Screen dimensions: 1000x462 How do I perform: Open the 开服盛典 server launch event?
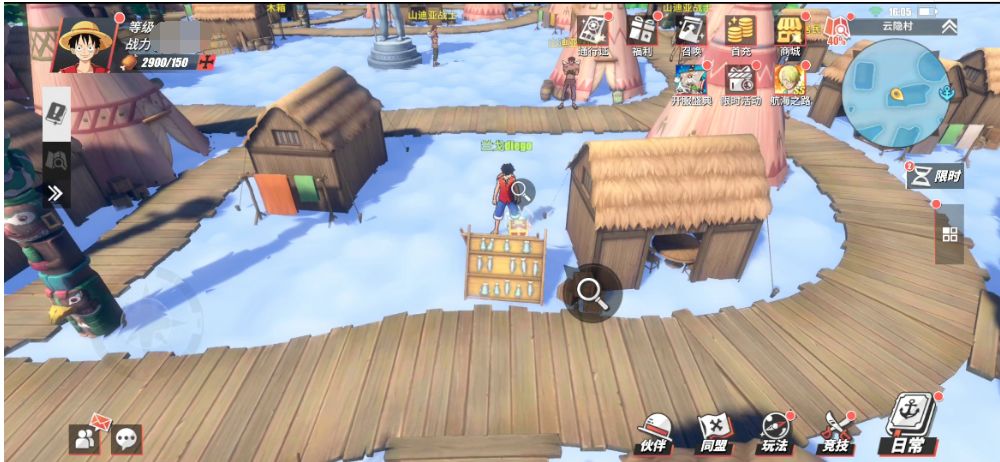click(691, 84)
